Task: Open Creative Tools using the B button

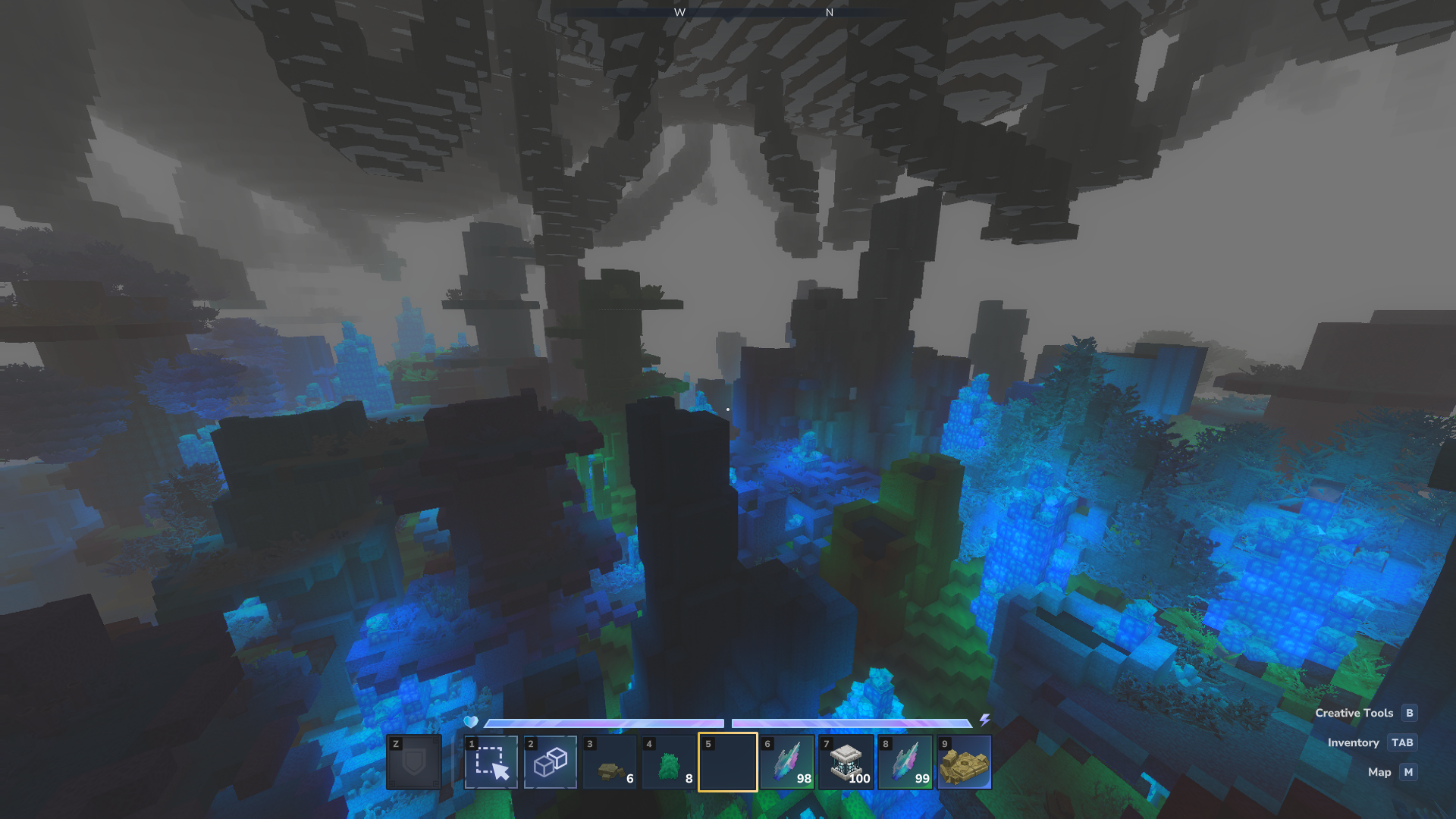Action: (1408, 713)
